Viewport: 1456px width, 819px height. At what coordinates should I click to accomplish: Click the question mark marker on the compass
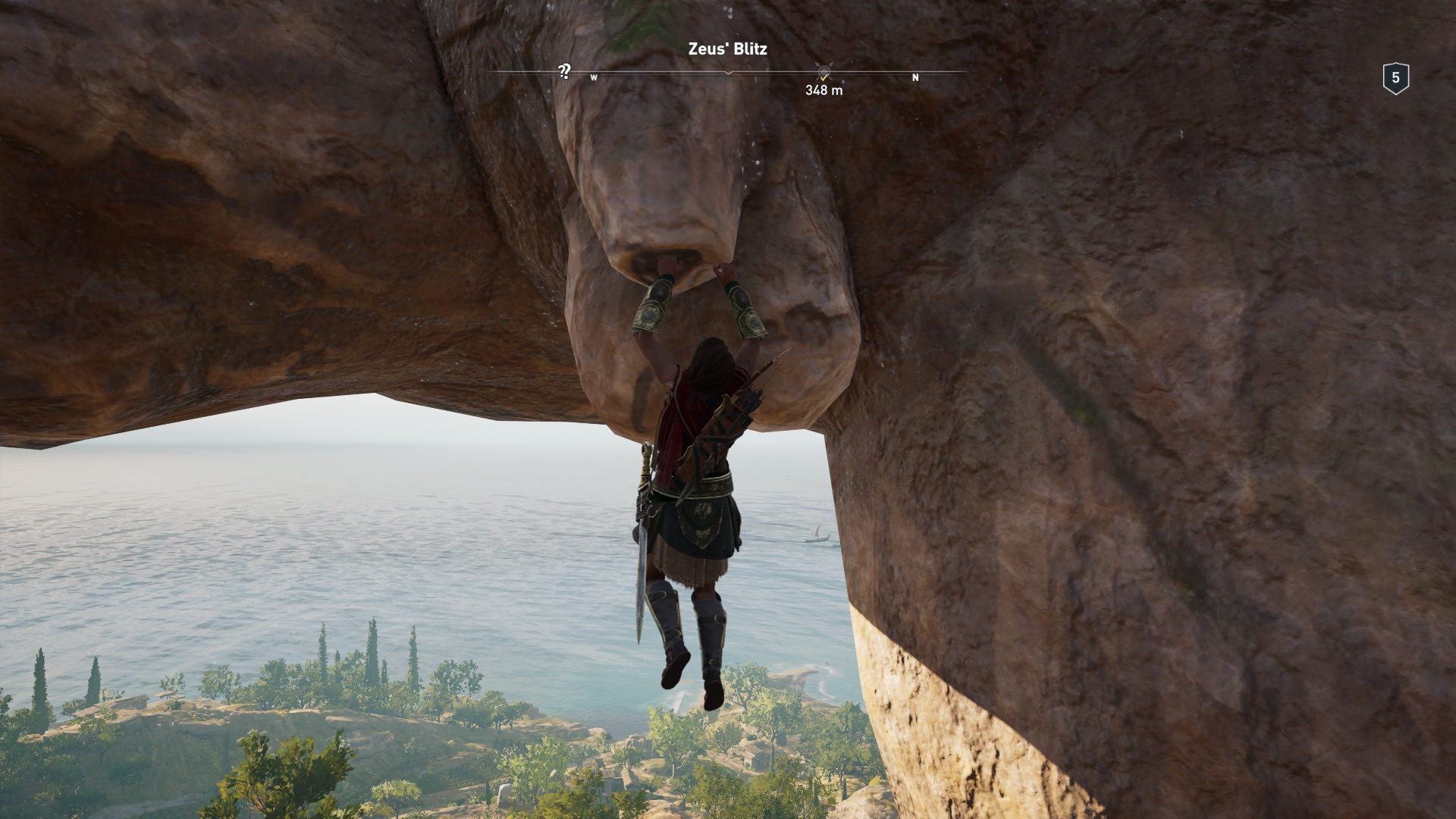click(x=563, y=71)
